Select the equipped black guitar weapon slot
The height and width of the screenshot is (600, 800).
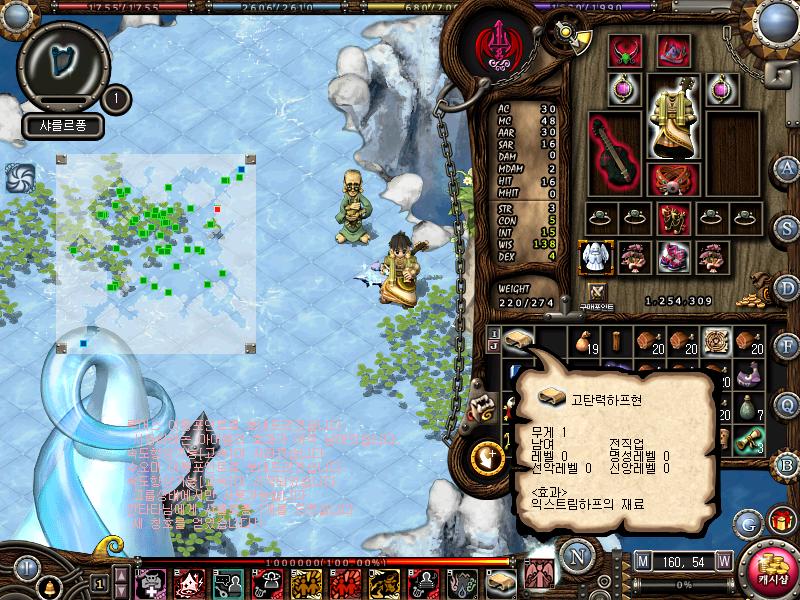tap(611, 153)
